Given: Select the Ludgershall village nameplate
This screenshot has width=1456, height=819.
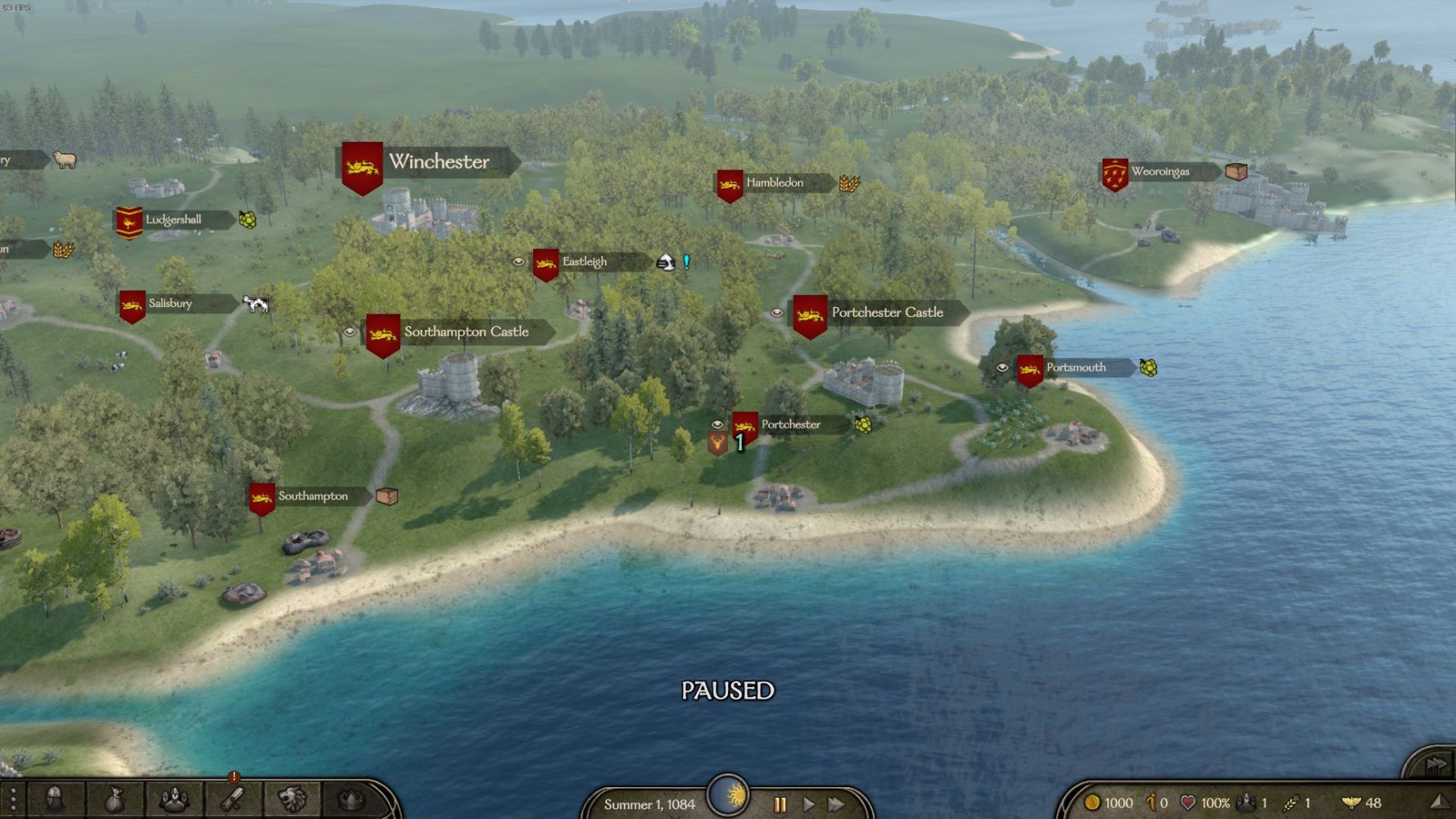Looking at the screenshot, I should tap(173, 219).
